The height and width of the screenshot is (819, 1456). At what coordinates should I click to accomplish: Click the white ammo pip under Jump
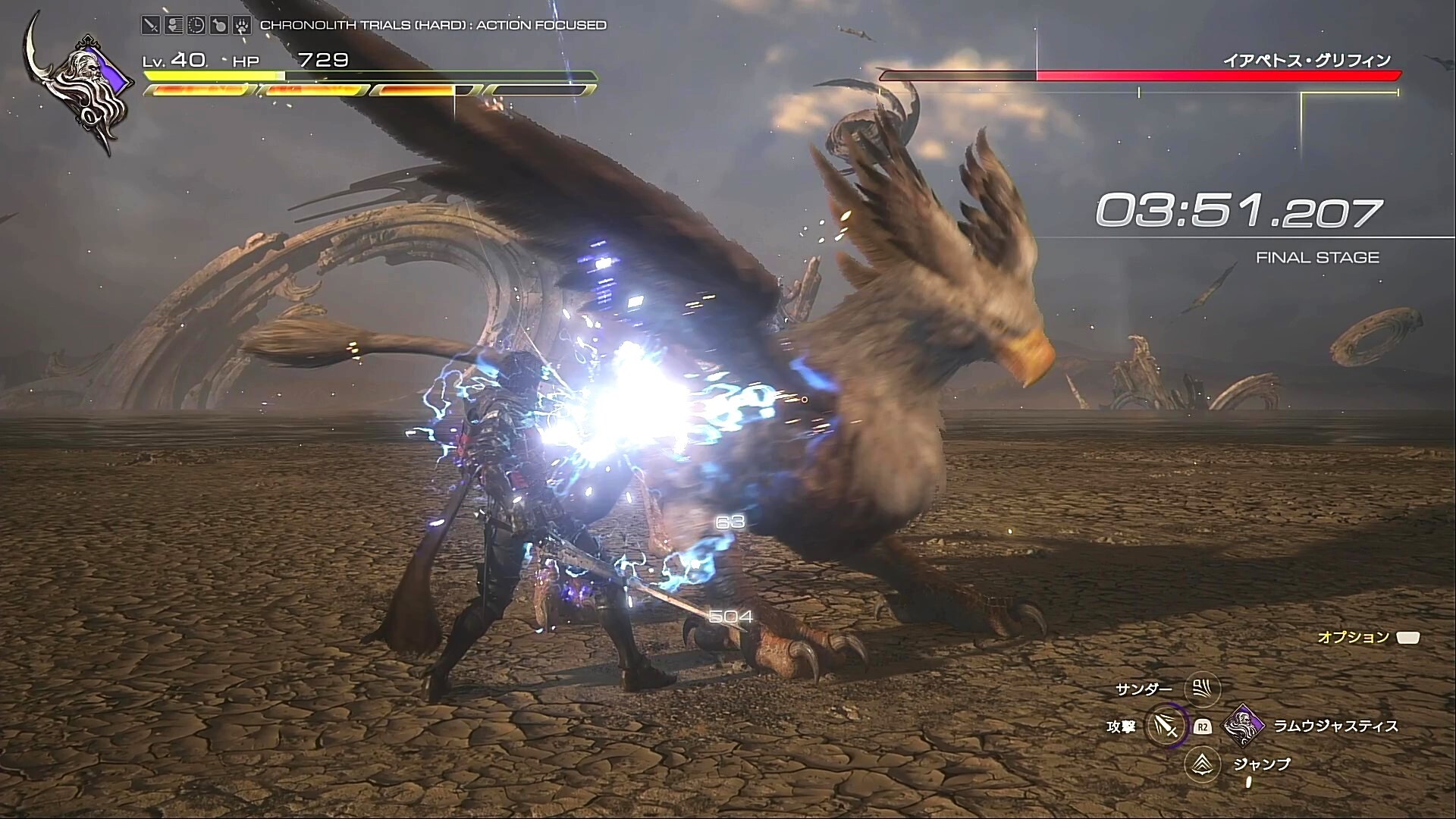click(x=1248, y=783)
